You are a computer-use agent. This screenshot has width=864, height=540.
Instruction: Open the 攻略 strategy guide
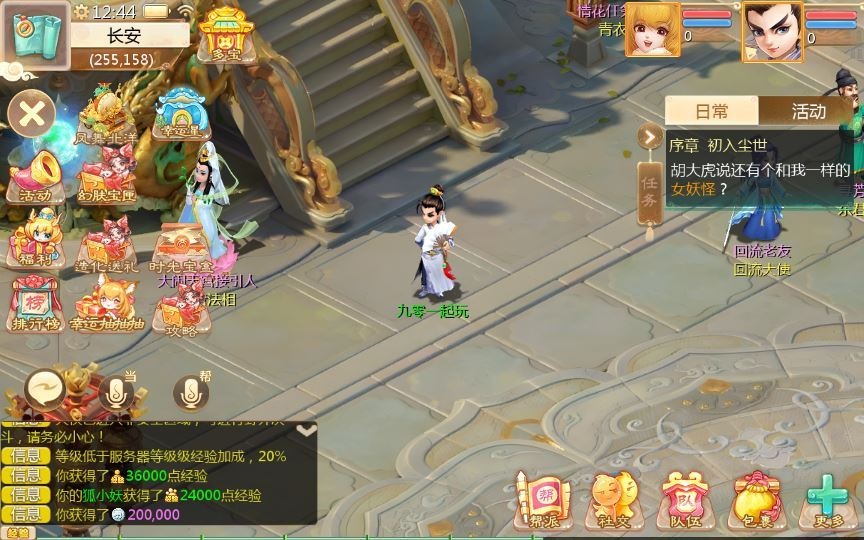tap(181, 312)
